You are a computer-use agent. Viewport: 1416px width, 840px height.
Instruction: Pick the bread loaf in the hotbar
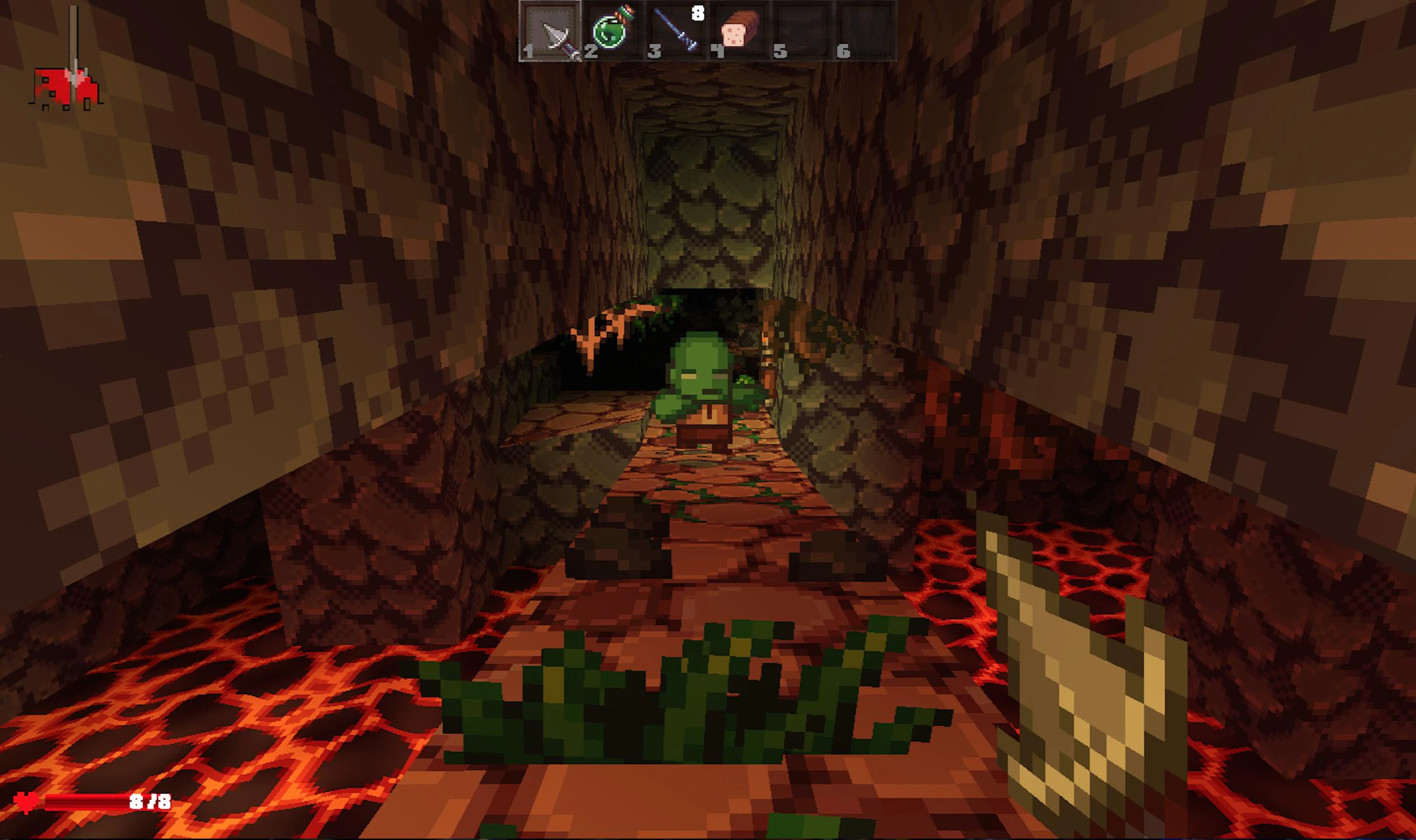click(740, 32)
